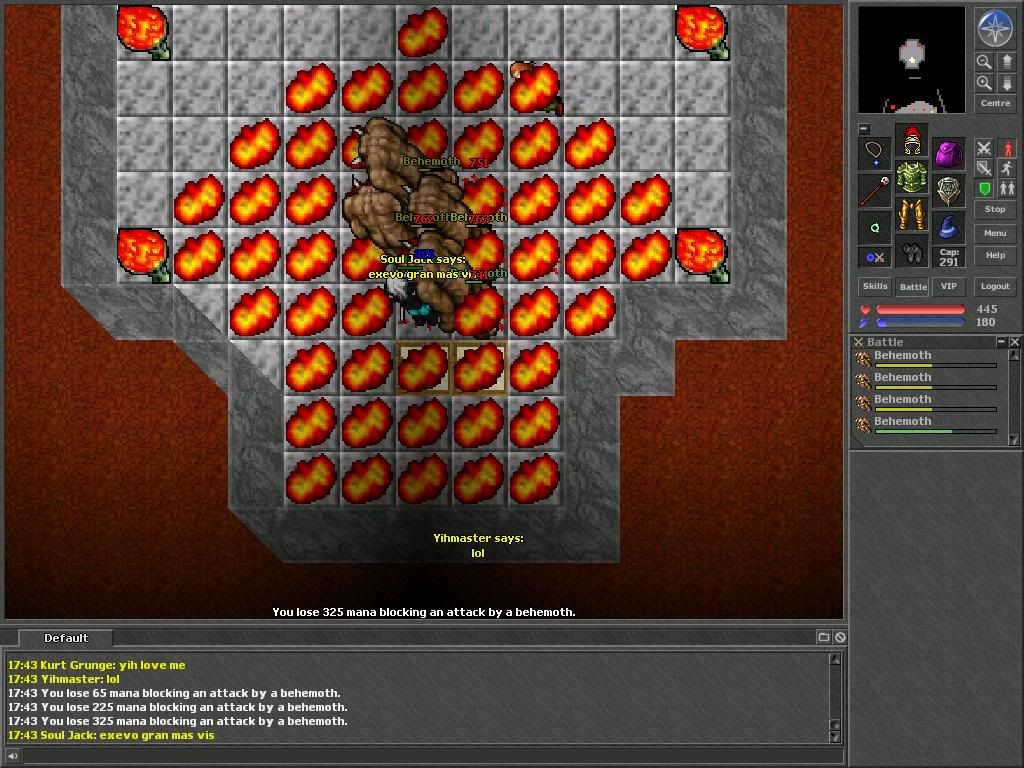
Task: Open the Help button
Action: pyautogui.click(x=994, y=256)
